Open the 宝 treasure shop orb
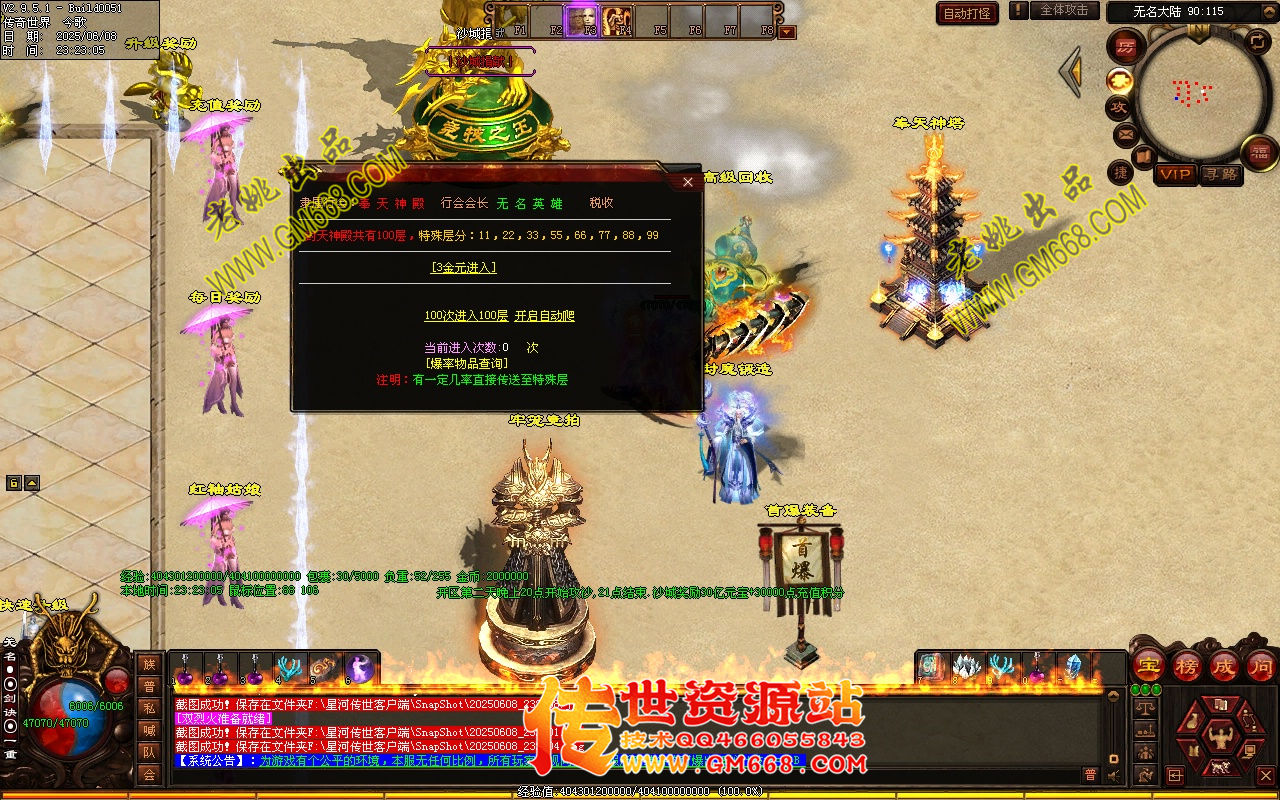This screenshot has height=800, width=1280. [1149, 665]
